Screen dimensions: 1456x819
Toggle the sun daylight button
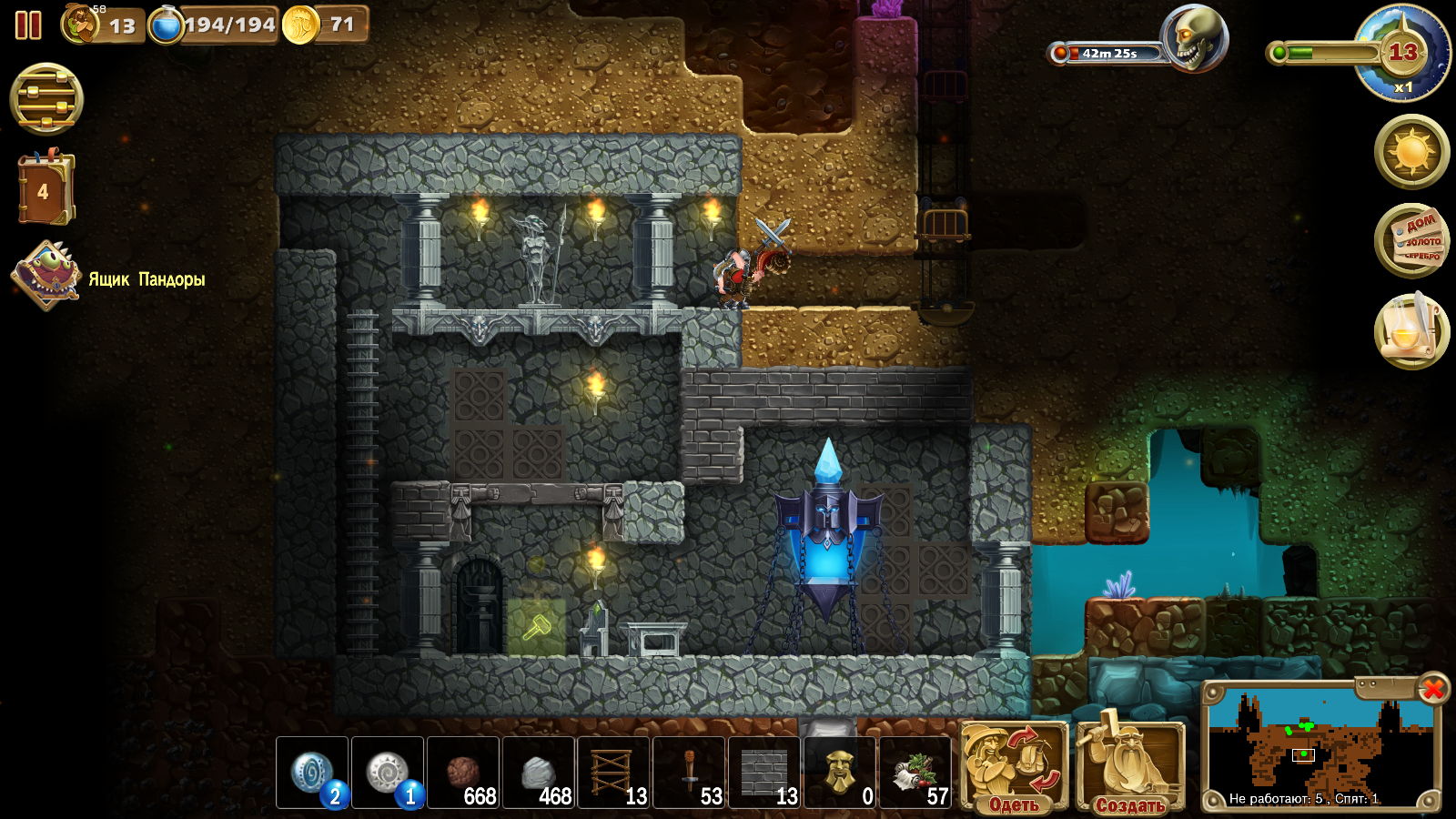coord(1411,151)
